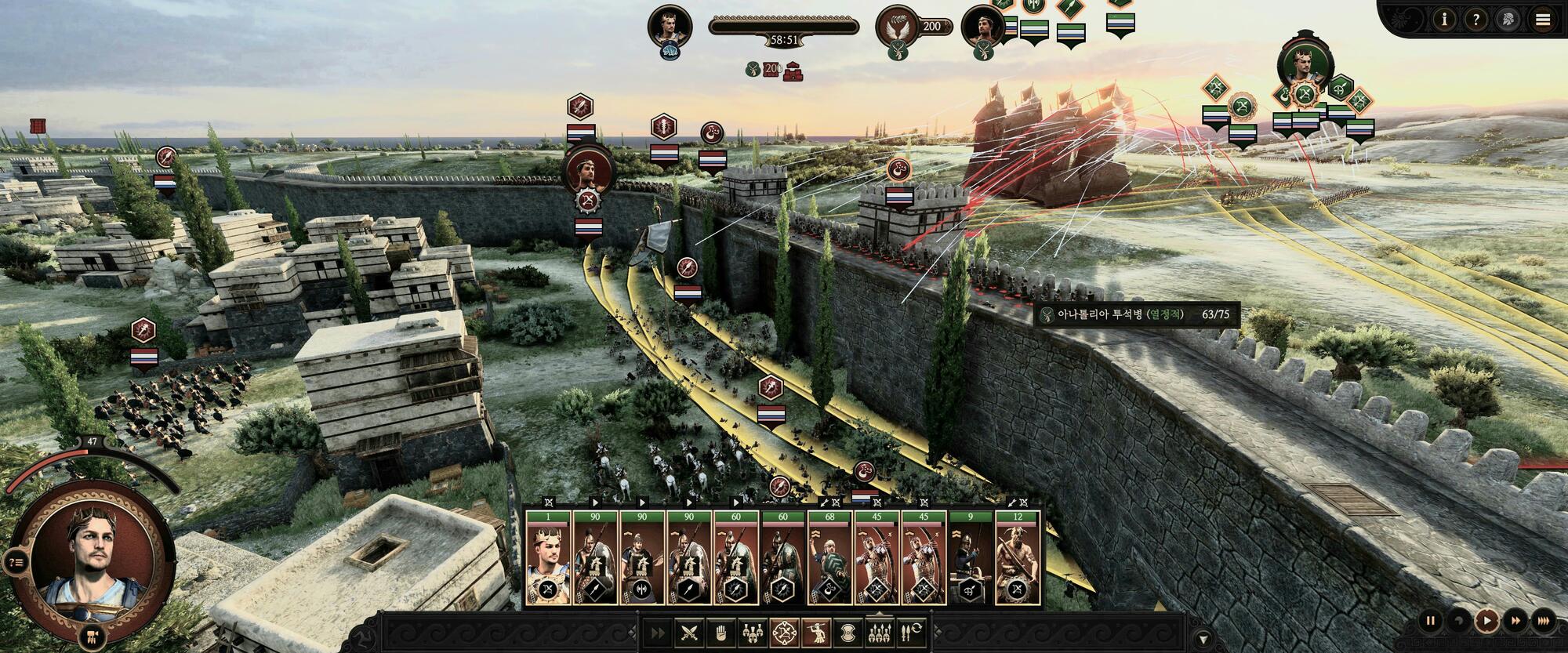Screen dimensions: 1568x653
Task: Activate the camera button below general portrait
Action: 92,636
